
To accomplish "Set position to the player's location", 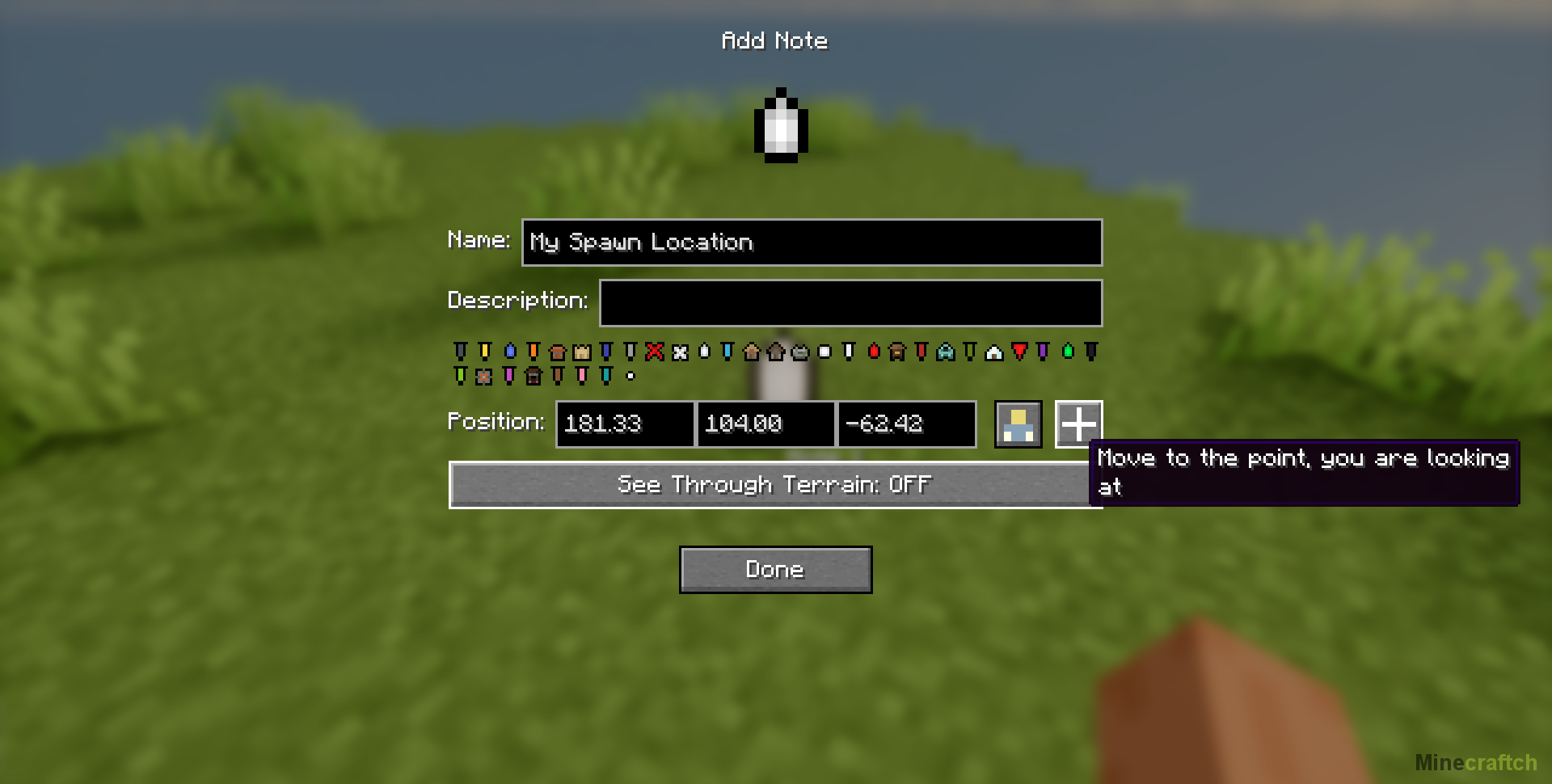I will coord(1018,424).
